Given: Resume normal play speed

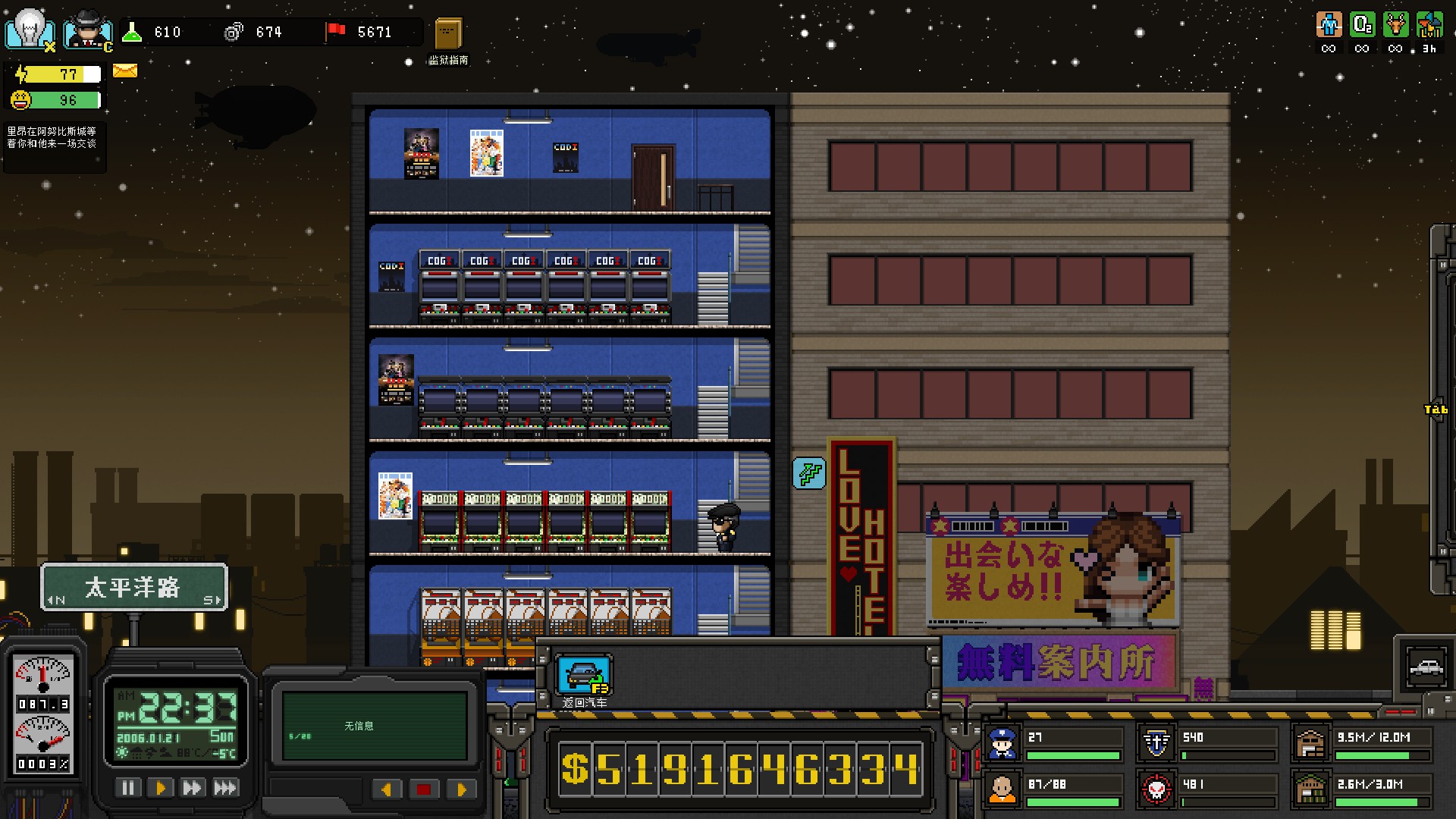Looking at the screenshot, I should [160, 787].
